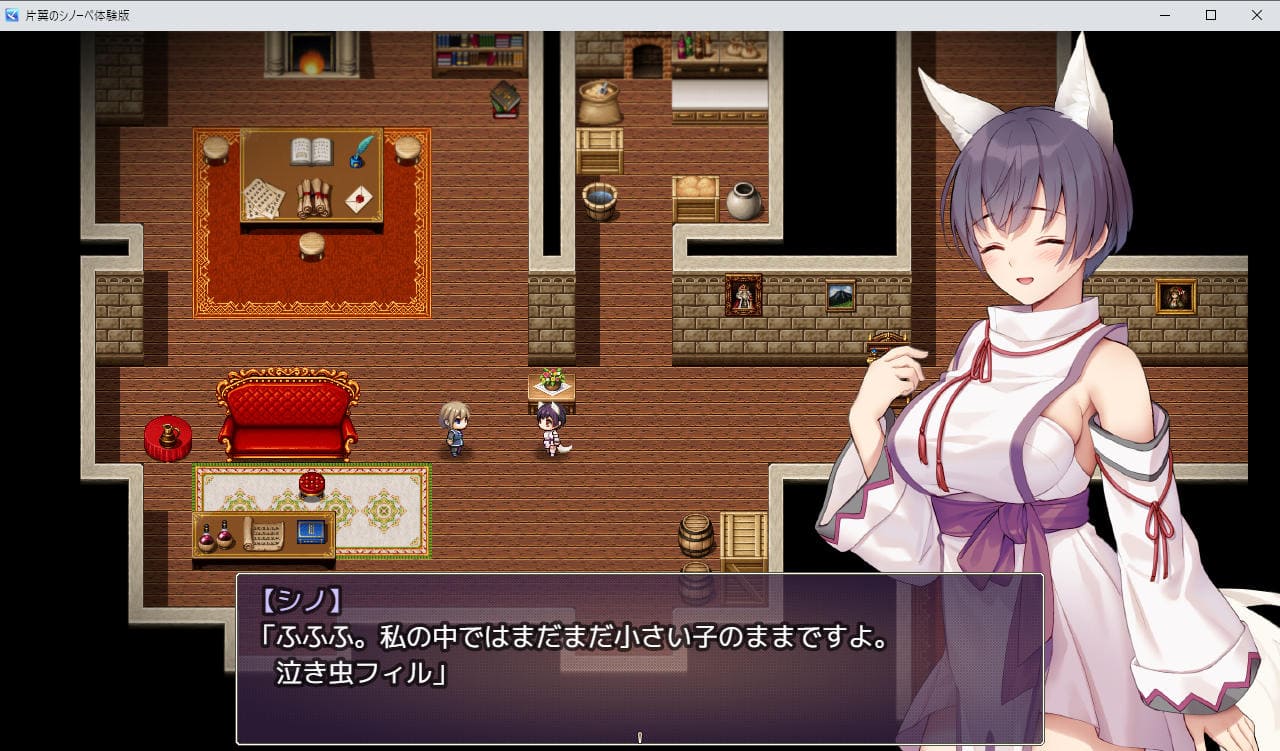Advance the dialogue box from Shino
This screenshot has width=1280, height=751.
click(x=639, y=658)
